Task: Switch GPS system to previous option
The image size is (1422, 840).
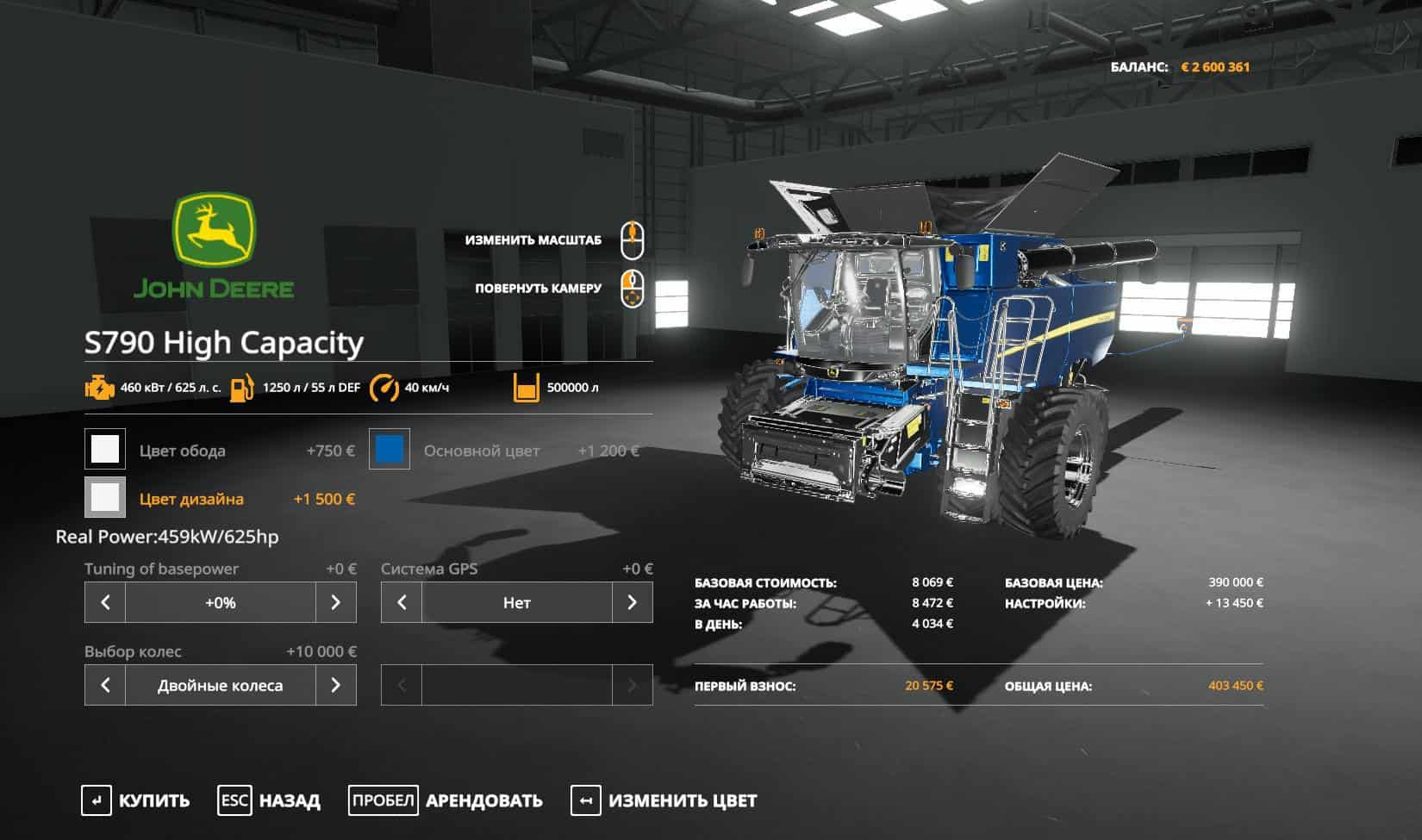Action: [402, 602]
